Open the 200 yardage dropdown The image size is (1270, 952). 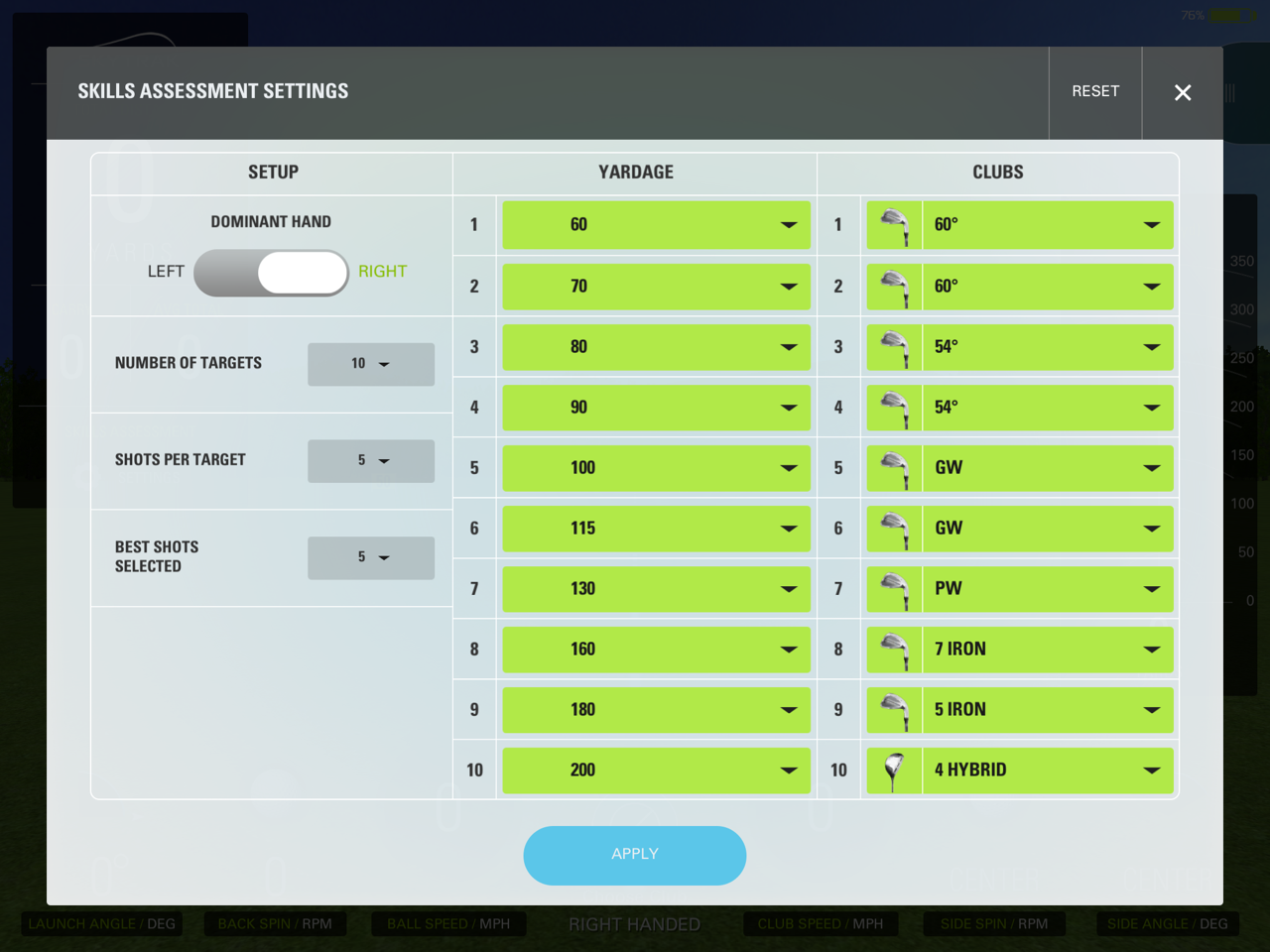(656, 771)
